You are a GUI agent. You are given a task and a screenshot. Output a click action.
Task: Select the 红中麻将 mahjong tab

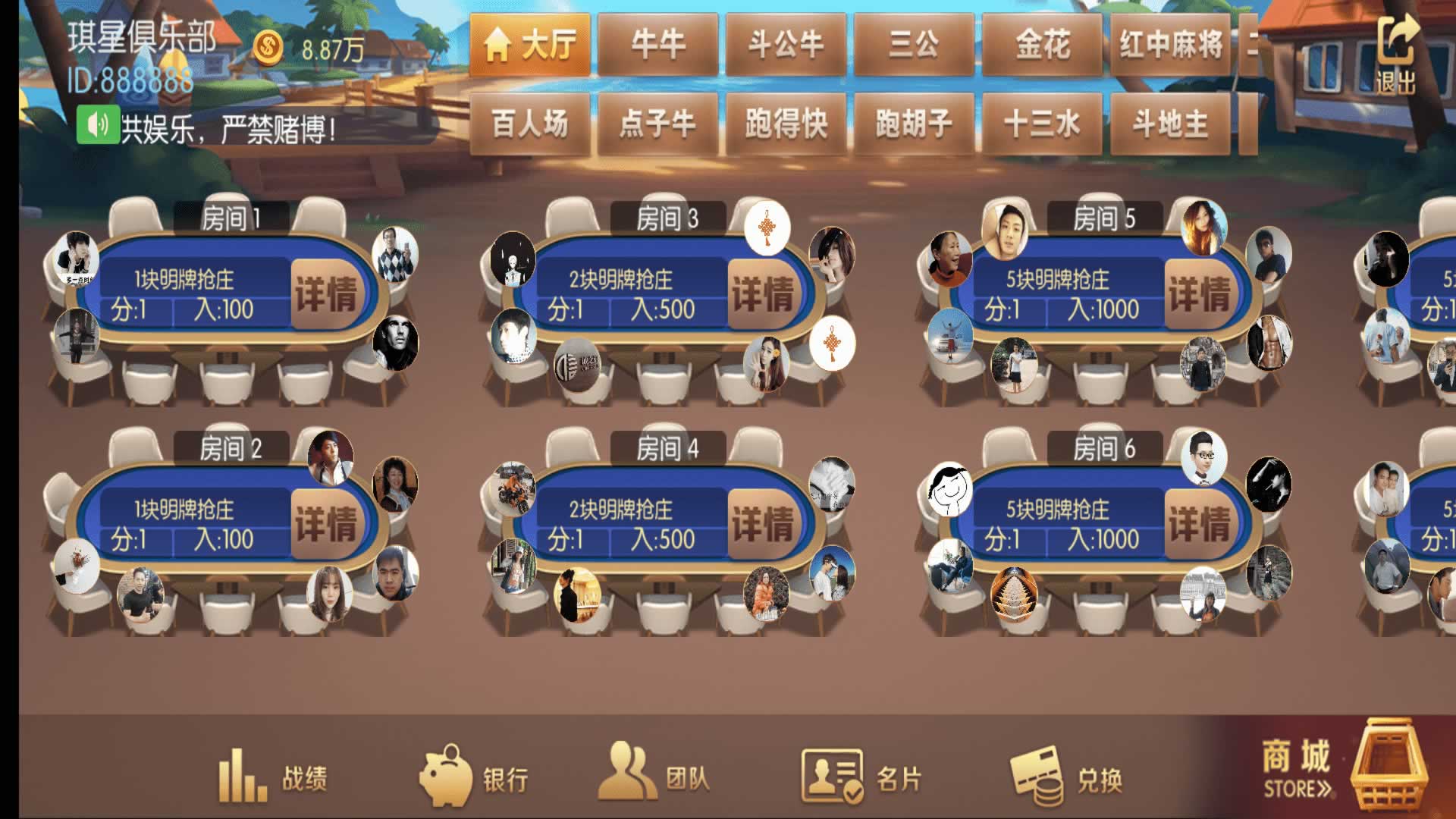coord(1170,45)
